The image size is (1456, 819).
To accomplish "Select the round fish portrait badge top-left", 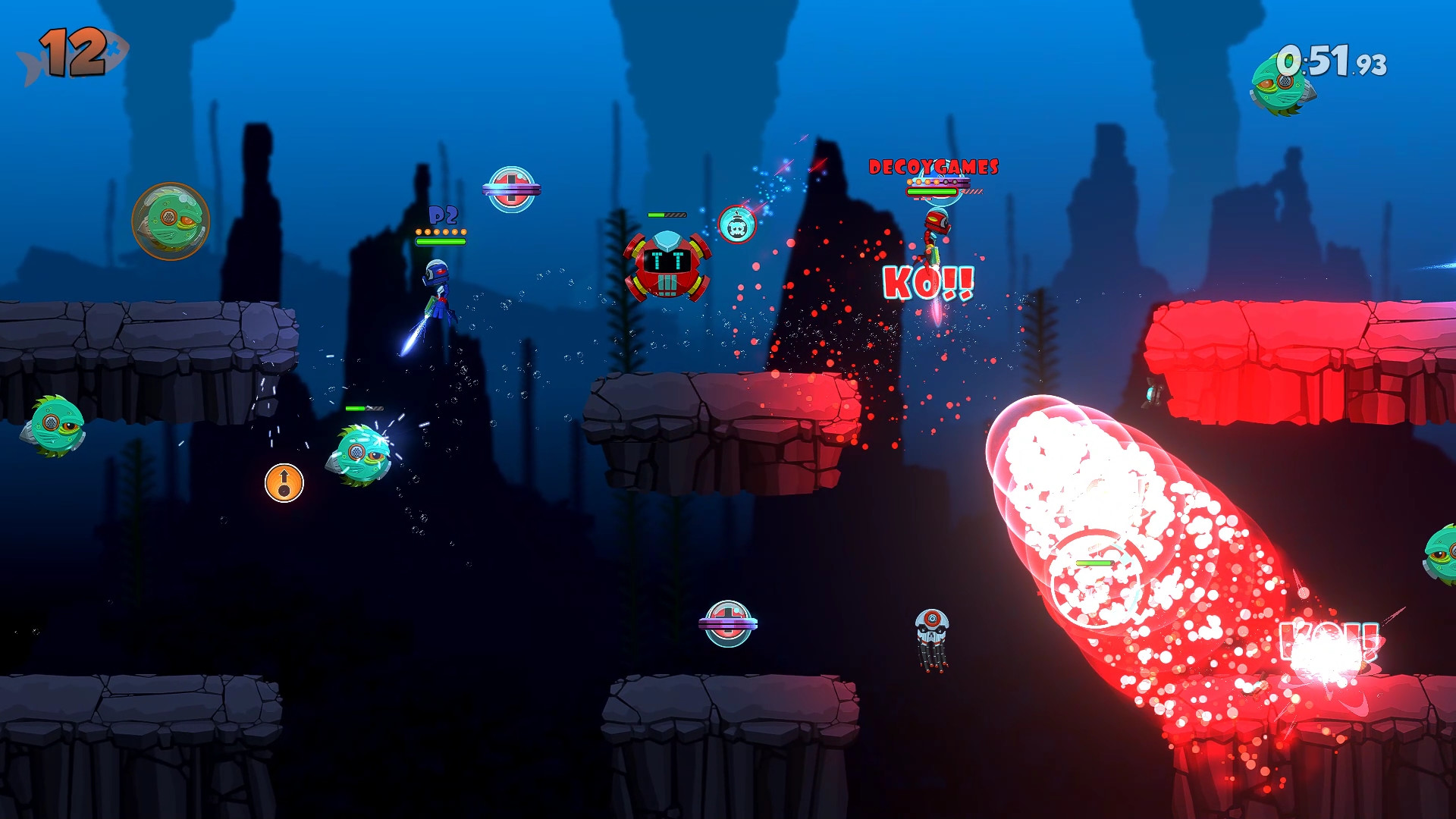I will [x=172, y=221].
